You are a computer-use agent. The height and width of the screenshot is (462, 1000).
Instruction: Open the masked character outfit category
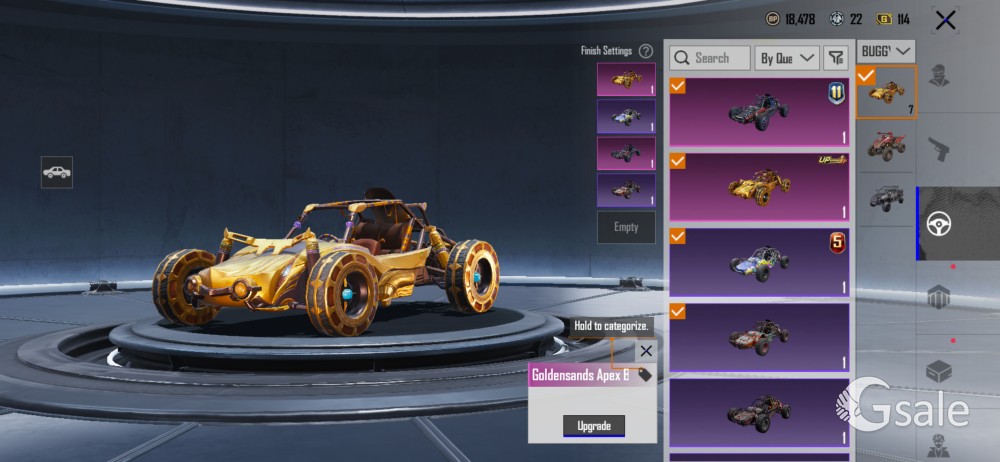(938, 75)
